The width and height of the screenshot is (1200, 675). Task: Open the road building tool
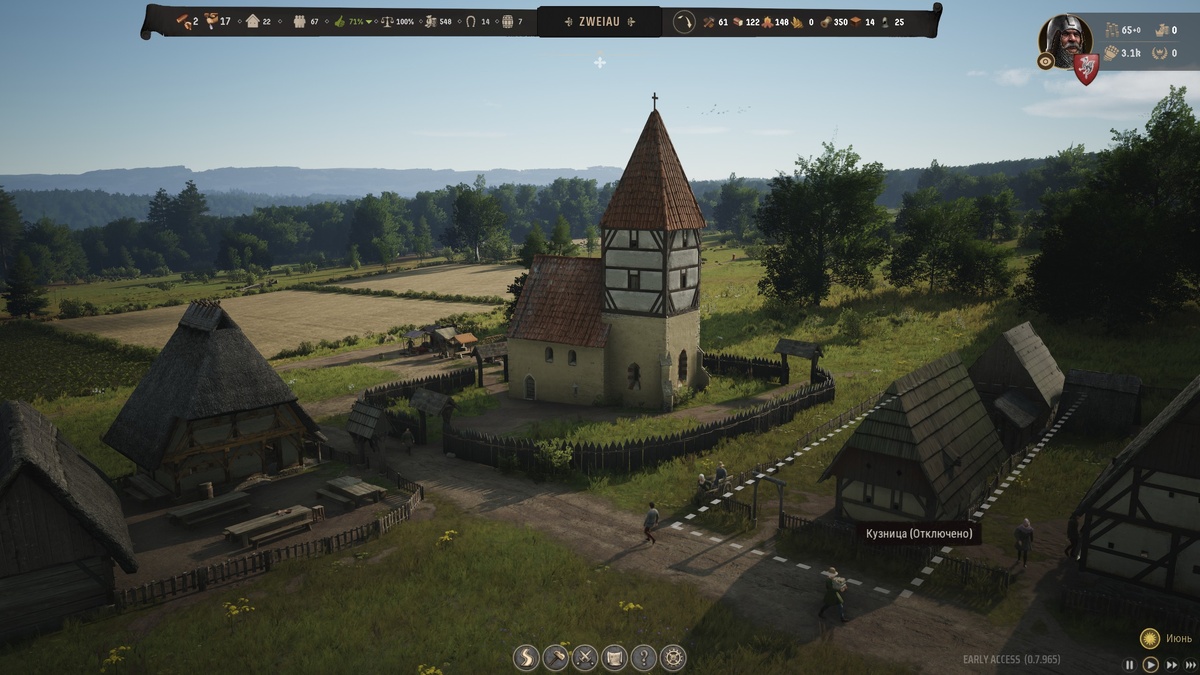tap(526, 657)
